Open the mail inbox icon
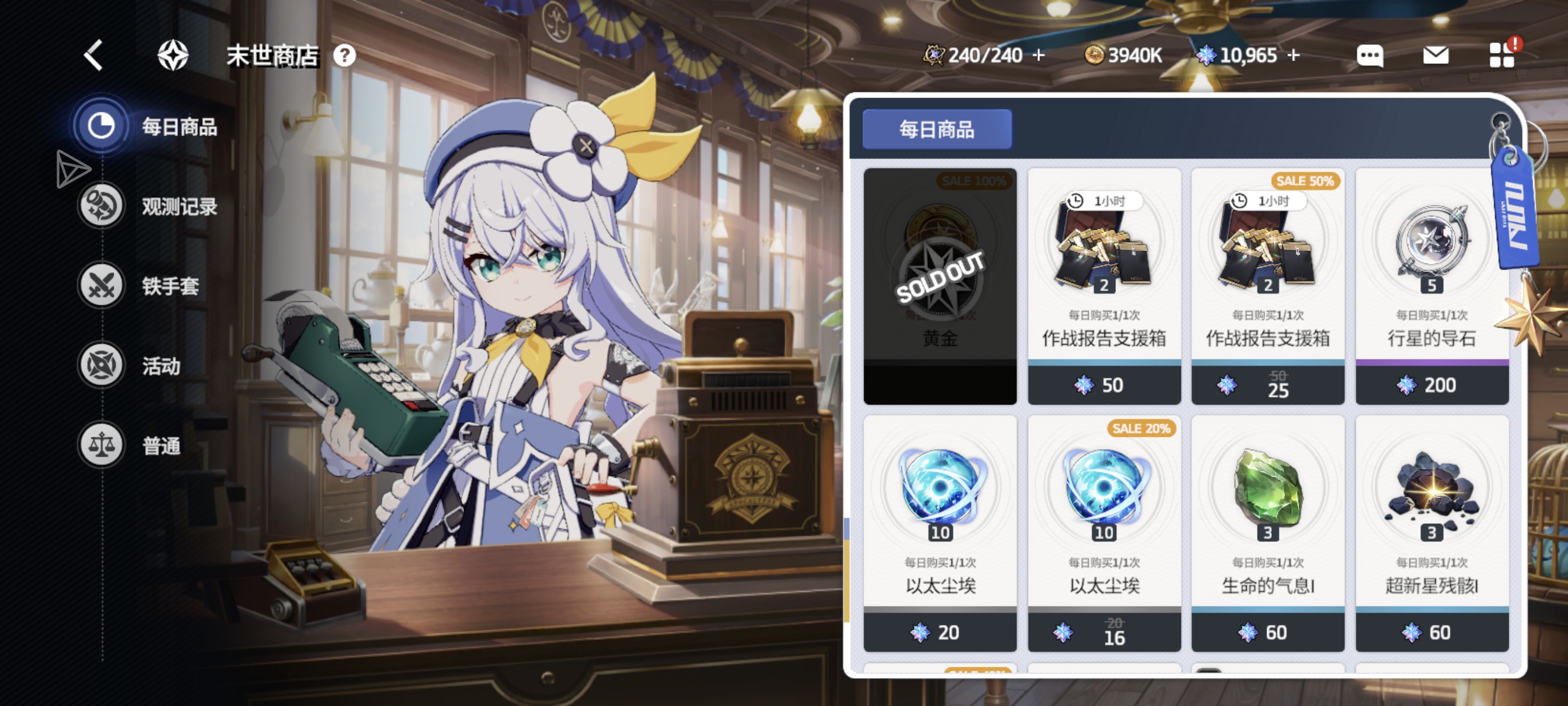The height and width of the screenshot is (706, 1568). (x=1436, y=55)
